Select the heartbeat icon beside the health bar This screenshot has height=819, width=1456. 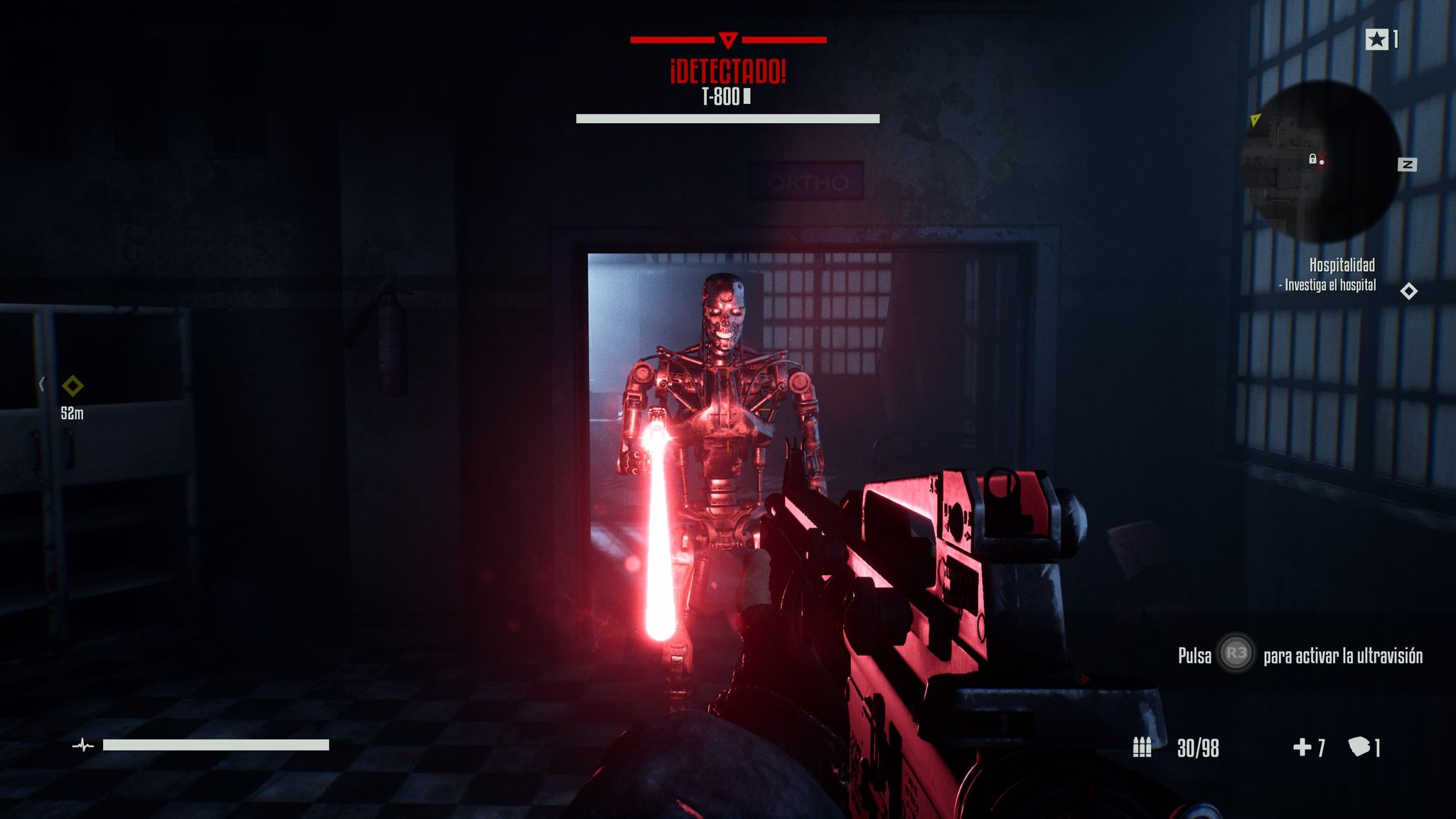tap(83, 746)
